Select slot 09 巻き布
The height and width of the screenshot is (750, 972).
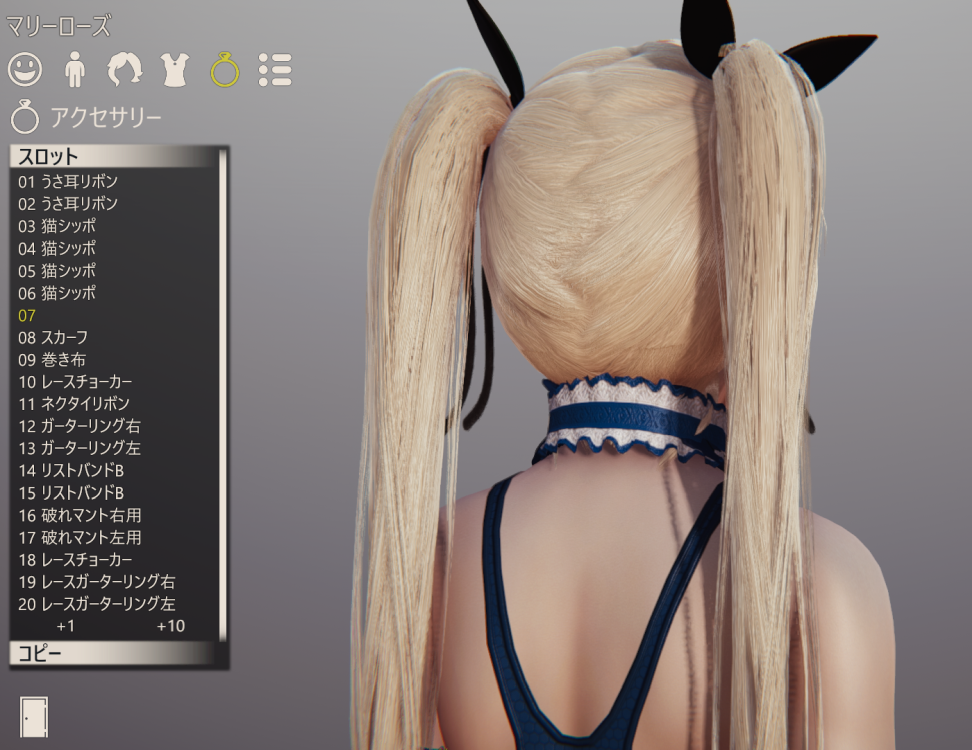[x=52, y=359]
